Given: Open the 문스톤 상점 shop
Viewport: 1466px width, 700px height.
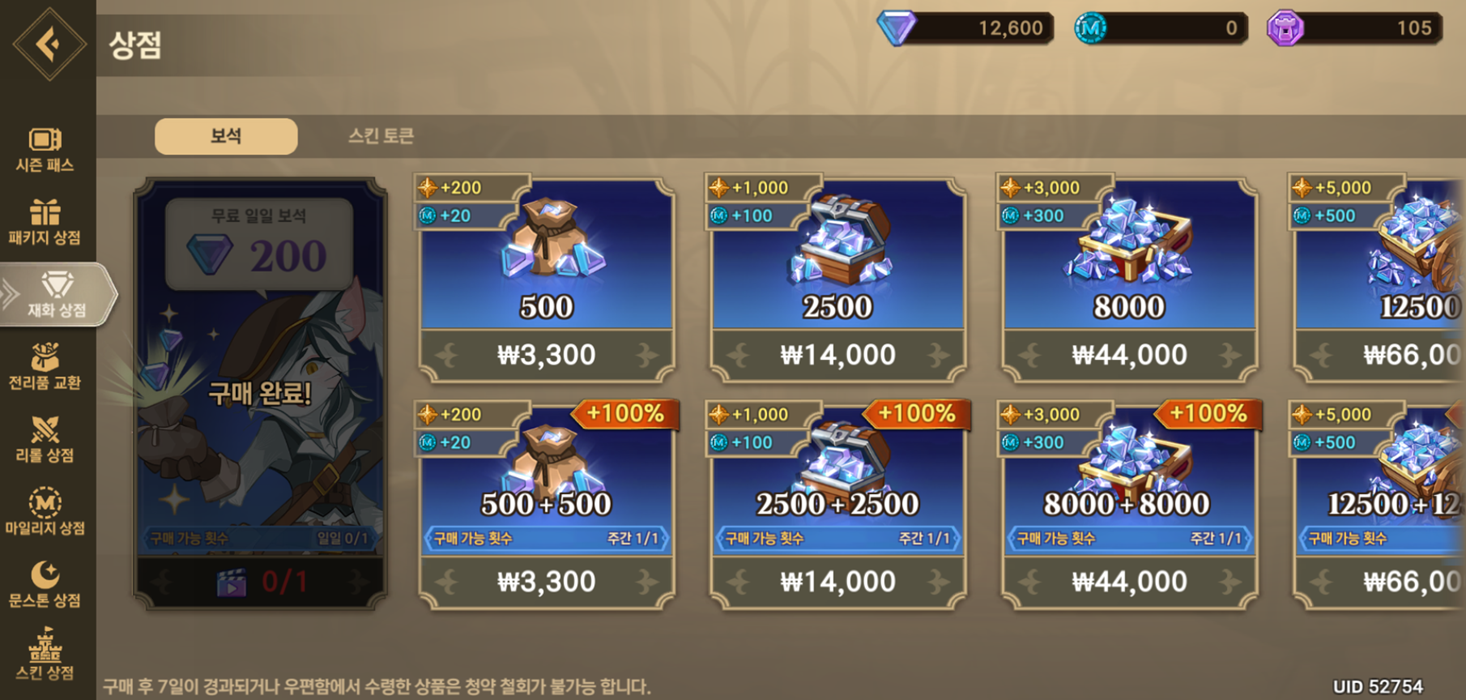Looking at the screenshot, I should 45,585.
